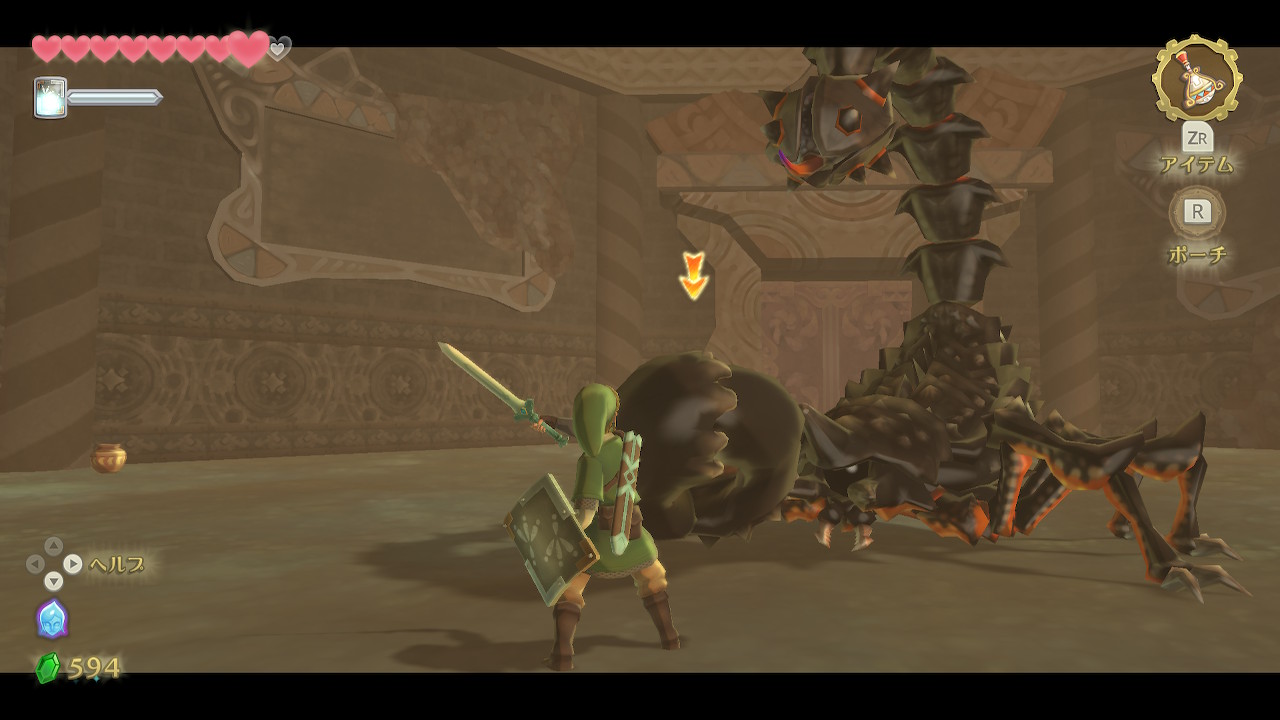Viewport: 1280px width, 720px height.
Task: Open the ヘルプ help label
Action: [117, 565]
